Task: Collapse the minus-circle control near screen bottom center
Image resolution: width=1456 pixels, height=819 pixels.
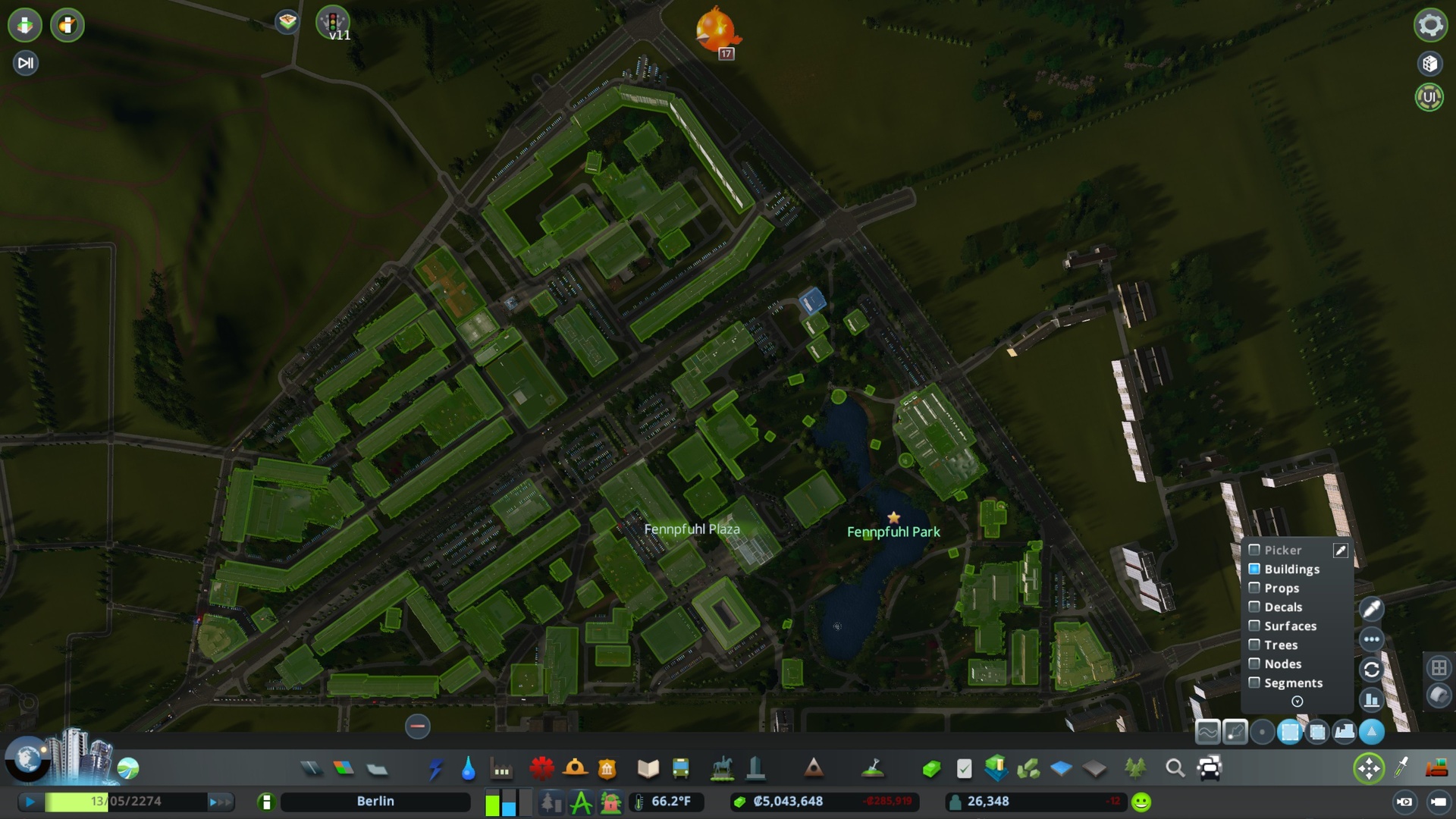Action: tap(416, 726)
